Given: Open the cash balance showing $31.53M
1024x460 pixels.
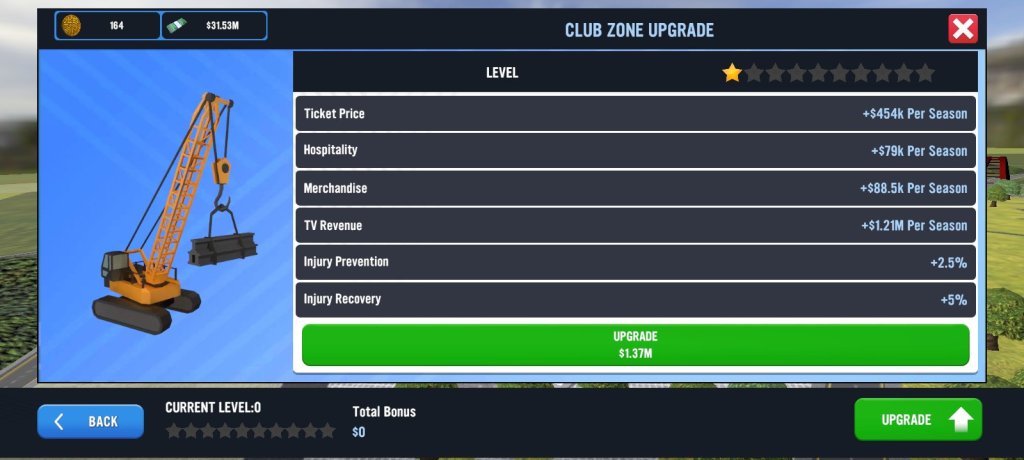Looking at the screenshot, I should pos(214,26).
